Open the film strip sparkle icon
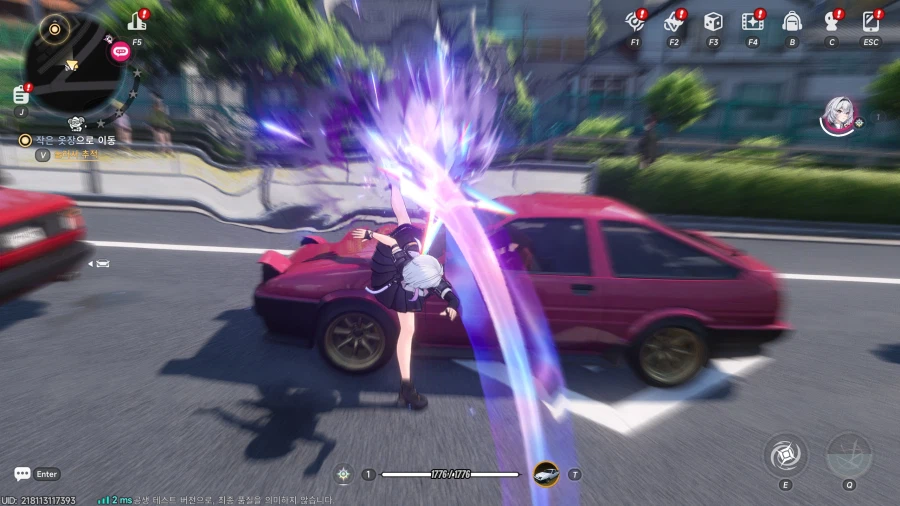 pyautogui.click(x=752, y=21)
